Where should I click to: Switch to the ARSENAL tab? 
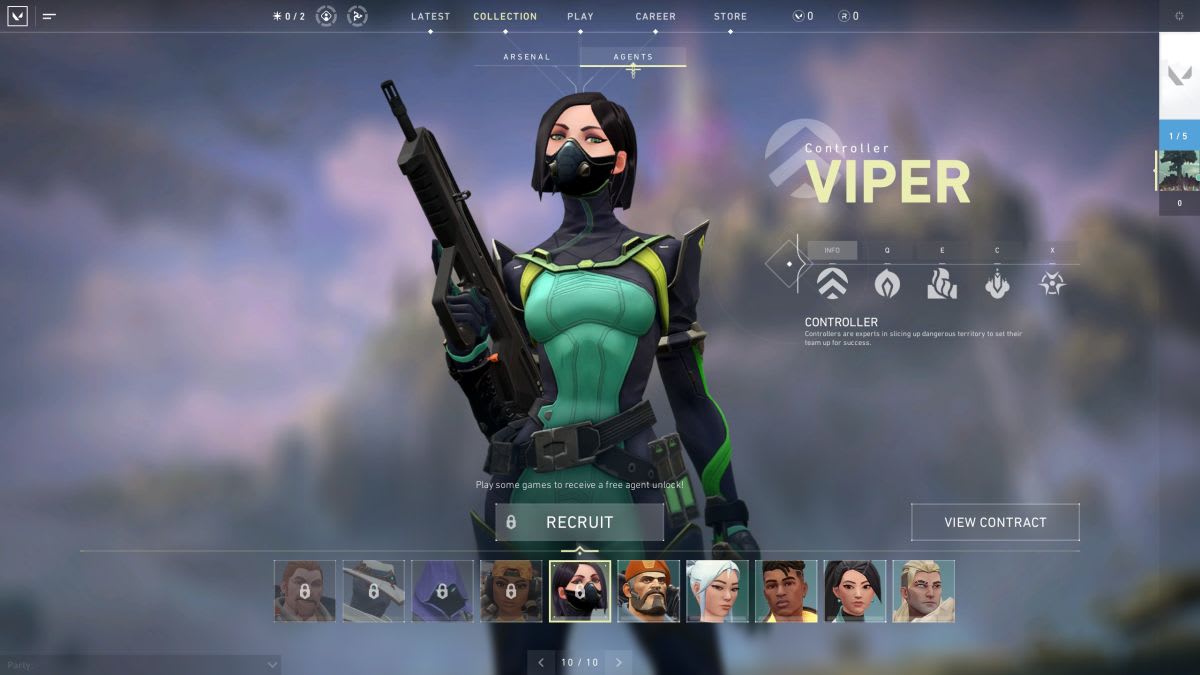coord(527,57)
